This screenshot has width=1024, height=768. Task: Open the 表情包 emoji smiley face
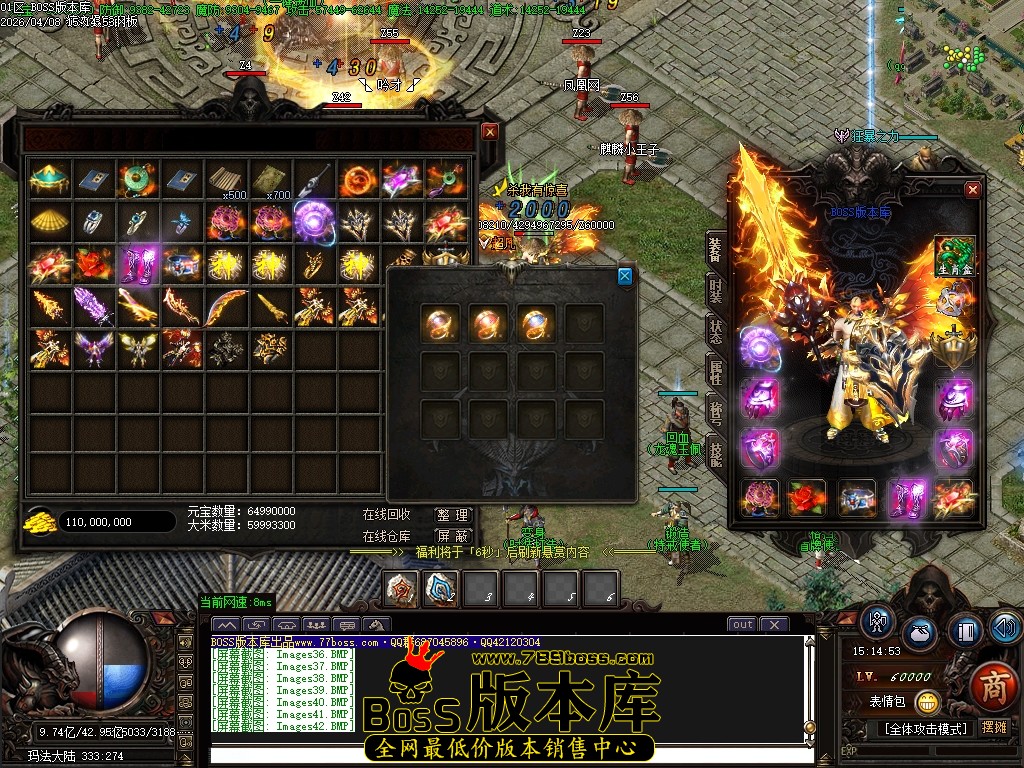click(x=927, y=702)
